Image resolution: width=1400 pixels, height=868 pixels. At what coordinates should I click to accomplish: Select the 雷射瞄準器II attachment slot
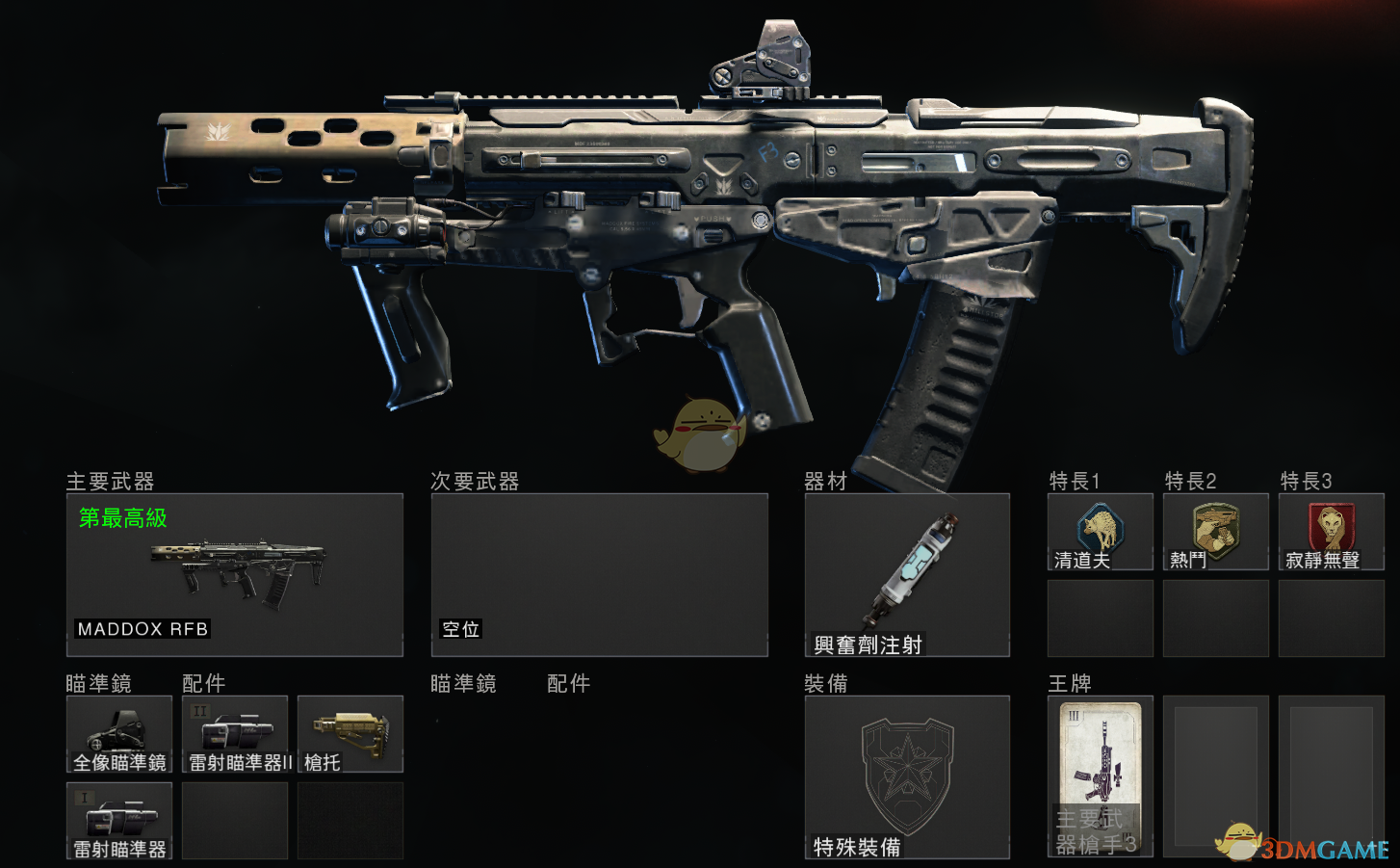click(235, 734)
